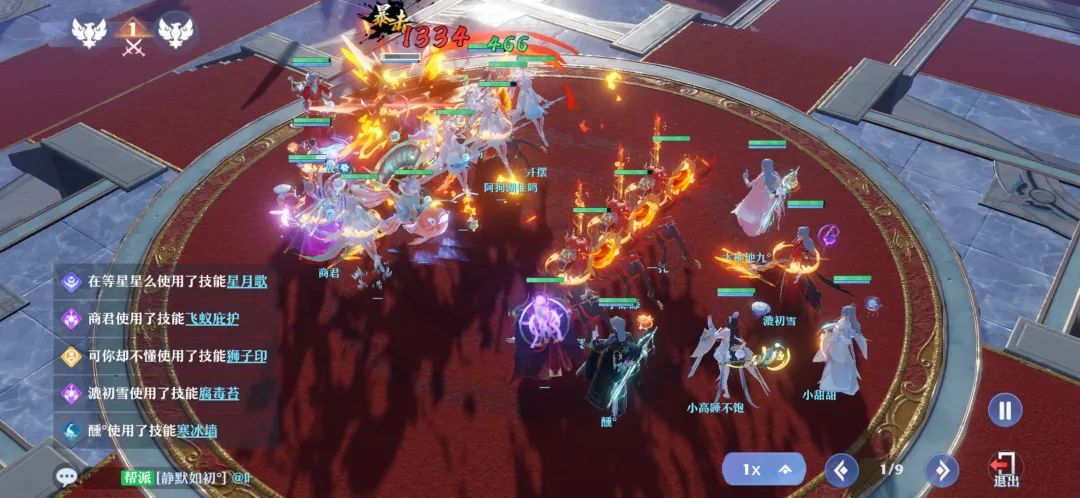
Task: Tap the 寒冰墙 skill link
Action: [x=196, y=431]
